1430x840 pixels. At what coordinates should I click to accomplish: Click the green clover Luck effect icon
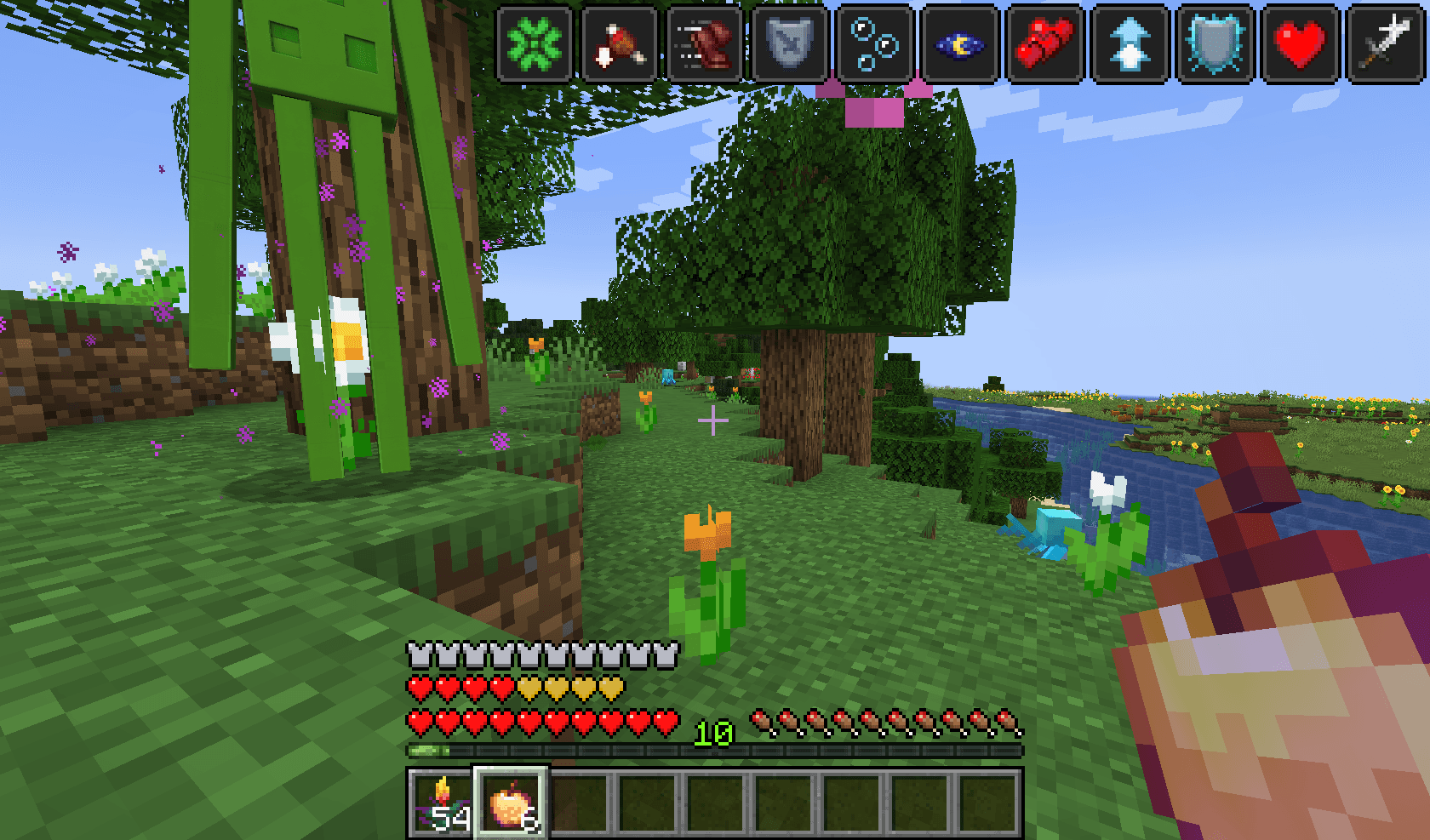click(535, 44)
